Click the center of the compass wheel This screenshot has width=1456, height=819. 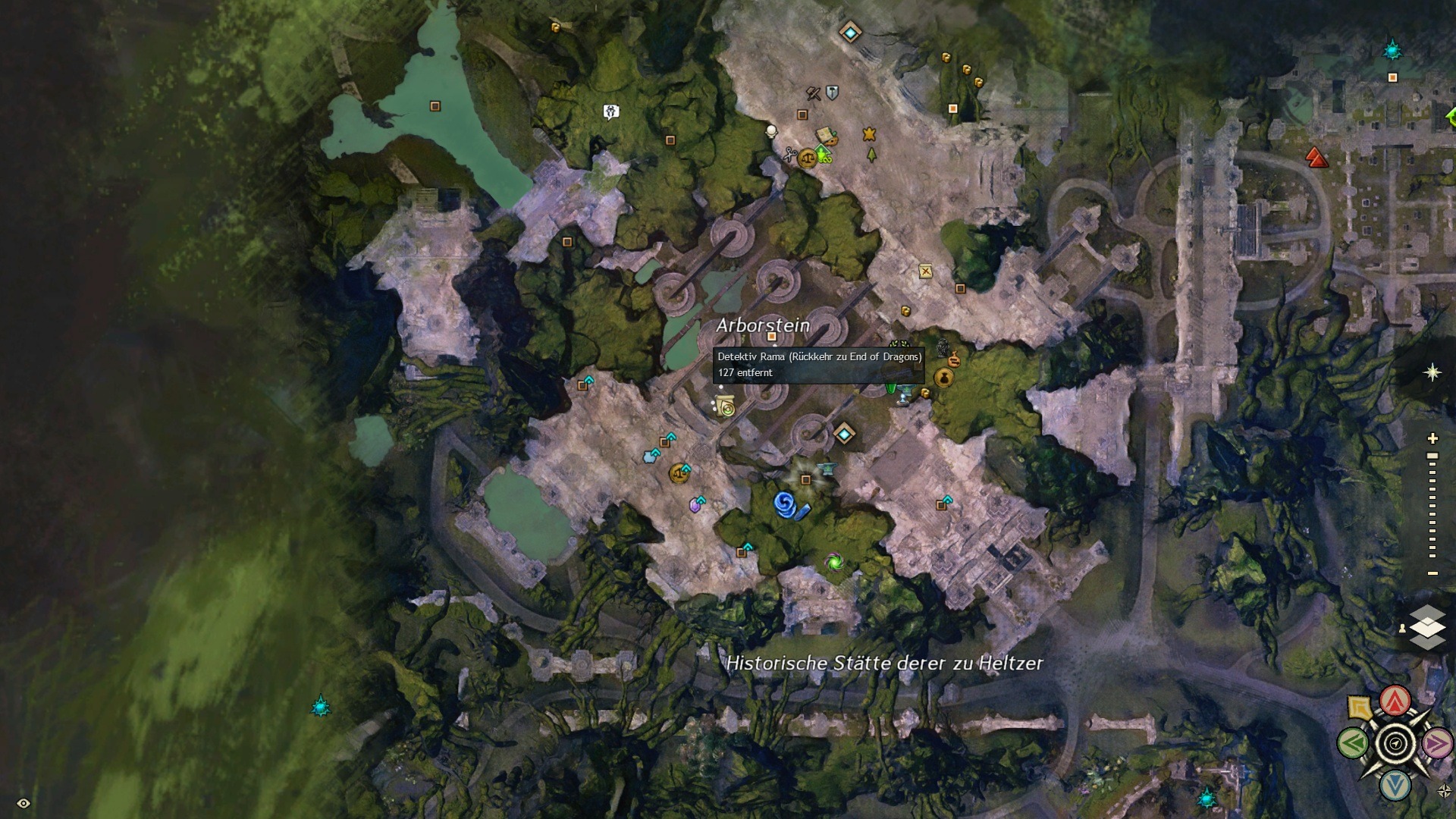tap(1395, 744)
